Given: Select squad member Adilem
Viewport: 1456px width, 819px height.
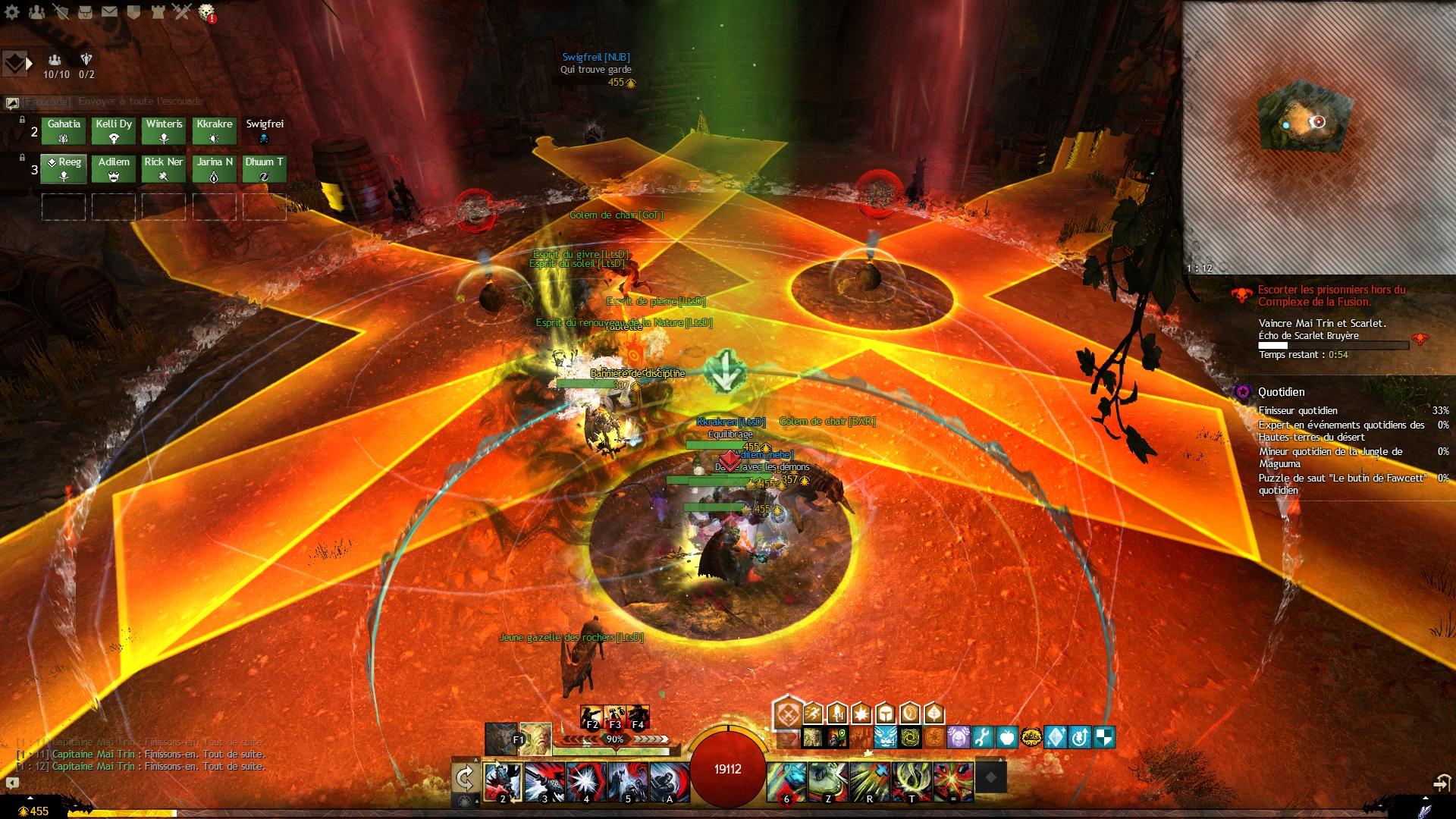Looking at the screenshot, I should click(x=114, y=169).
